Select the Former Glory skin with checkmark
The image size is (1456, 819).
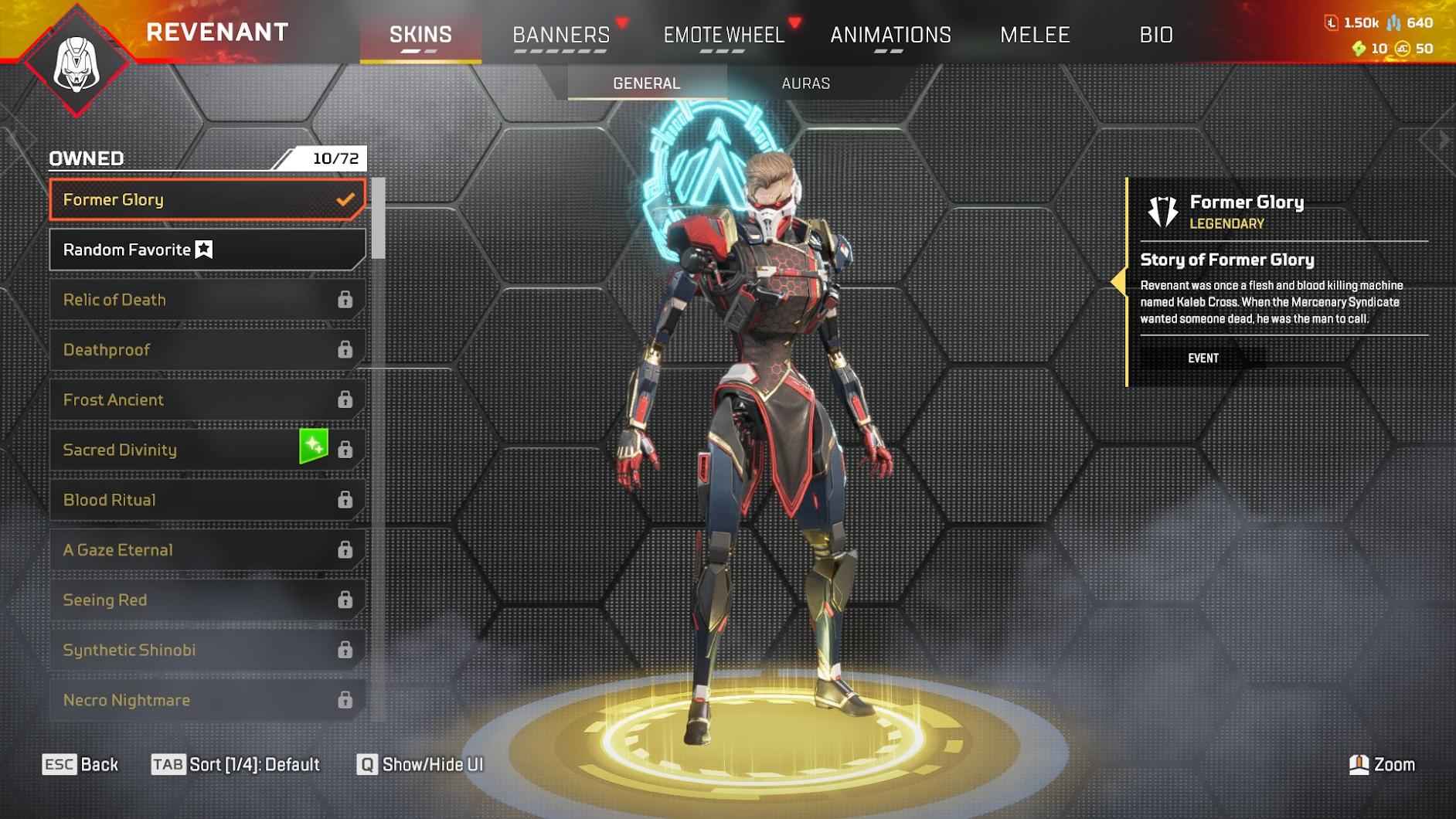click(x=205, y=199)
